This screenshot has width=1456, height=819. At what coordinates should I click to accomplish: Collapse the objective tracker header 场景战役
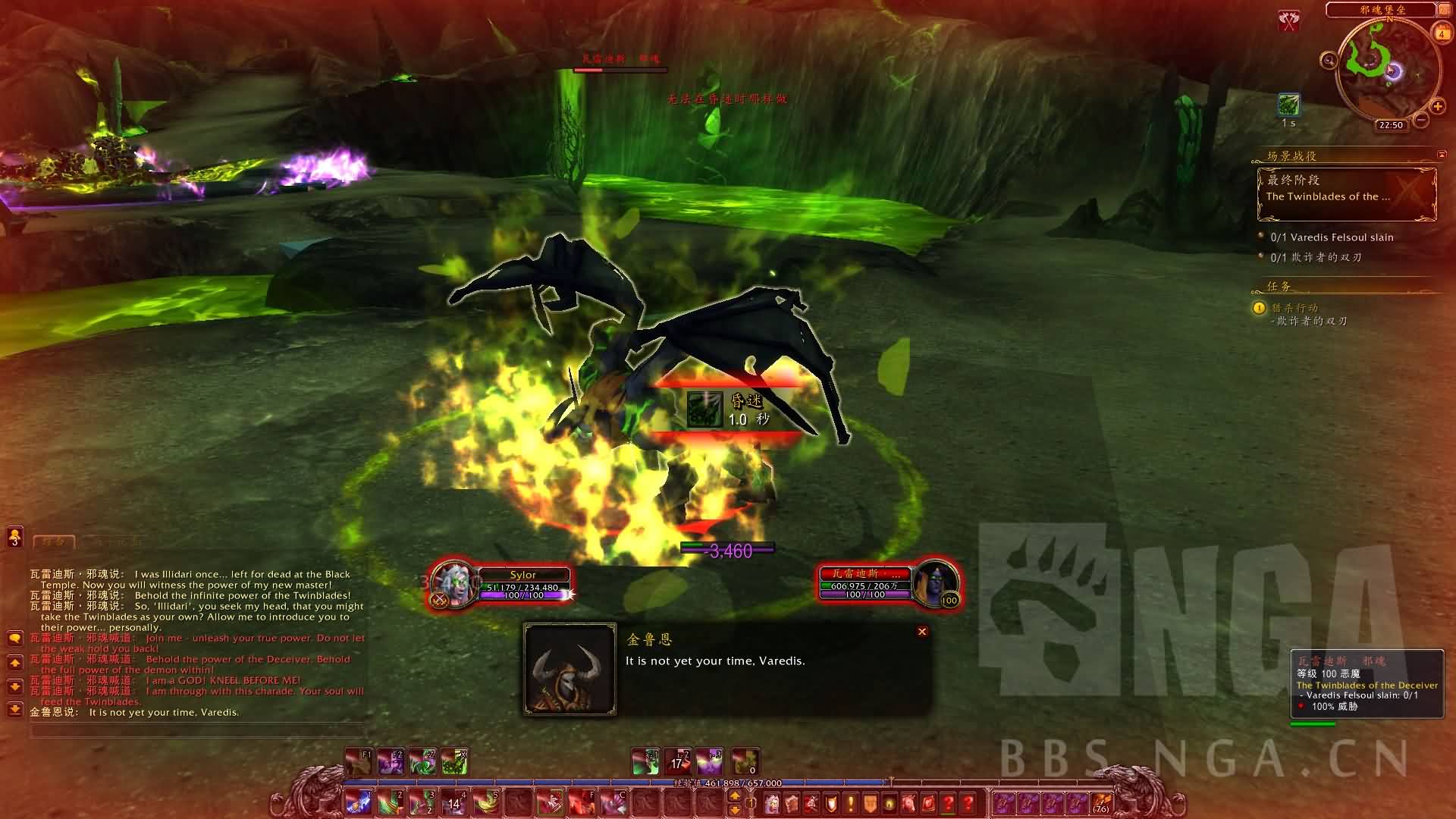pos(1441,155)
